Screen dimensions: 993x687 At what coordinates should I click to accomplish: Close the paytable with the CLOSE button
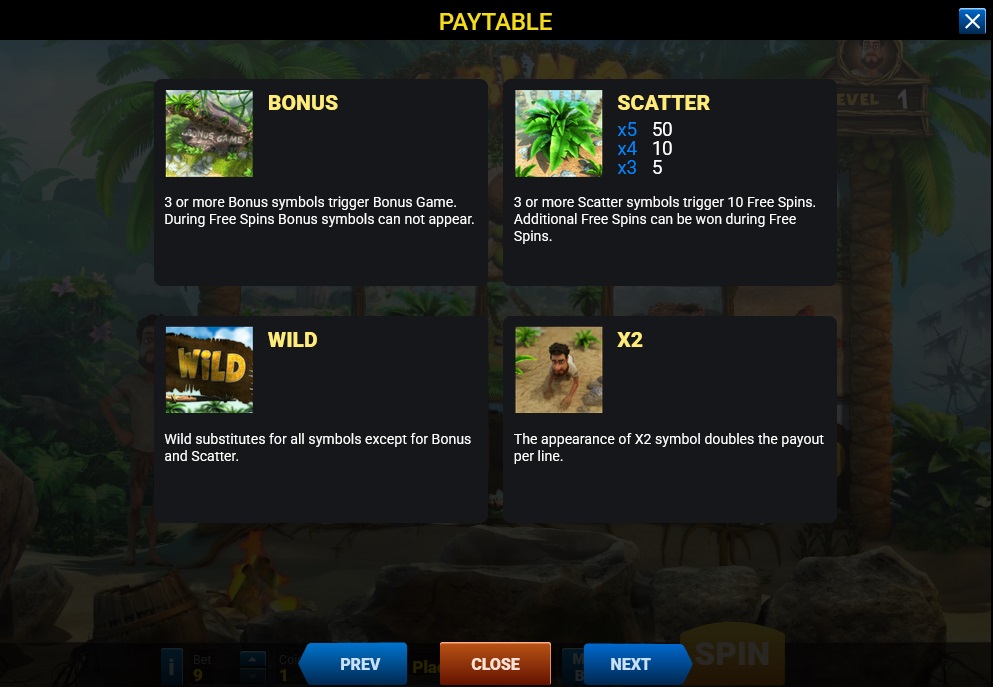(495, 664)
